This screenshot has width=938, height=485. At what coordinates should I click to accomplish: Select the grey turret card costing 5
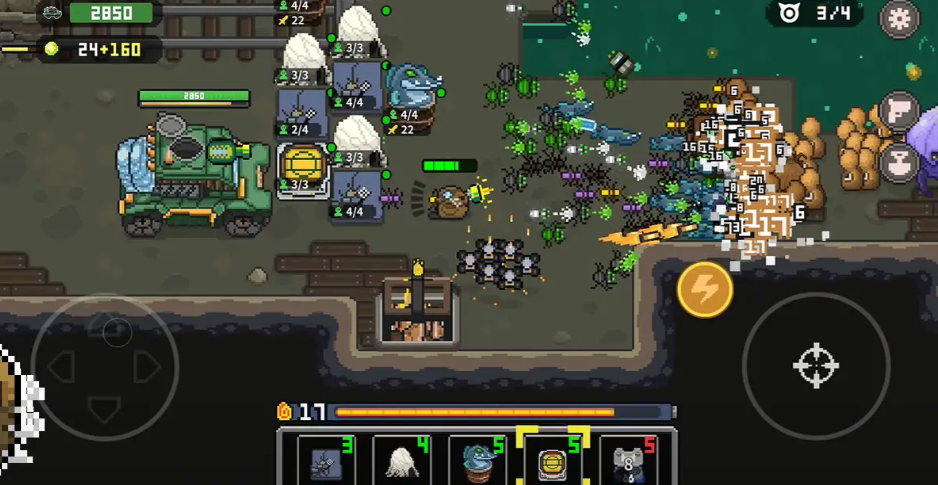tap(628, 461)
